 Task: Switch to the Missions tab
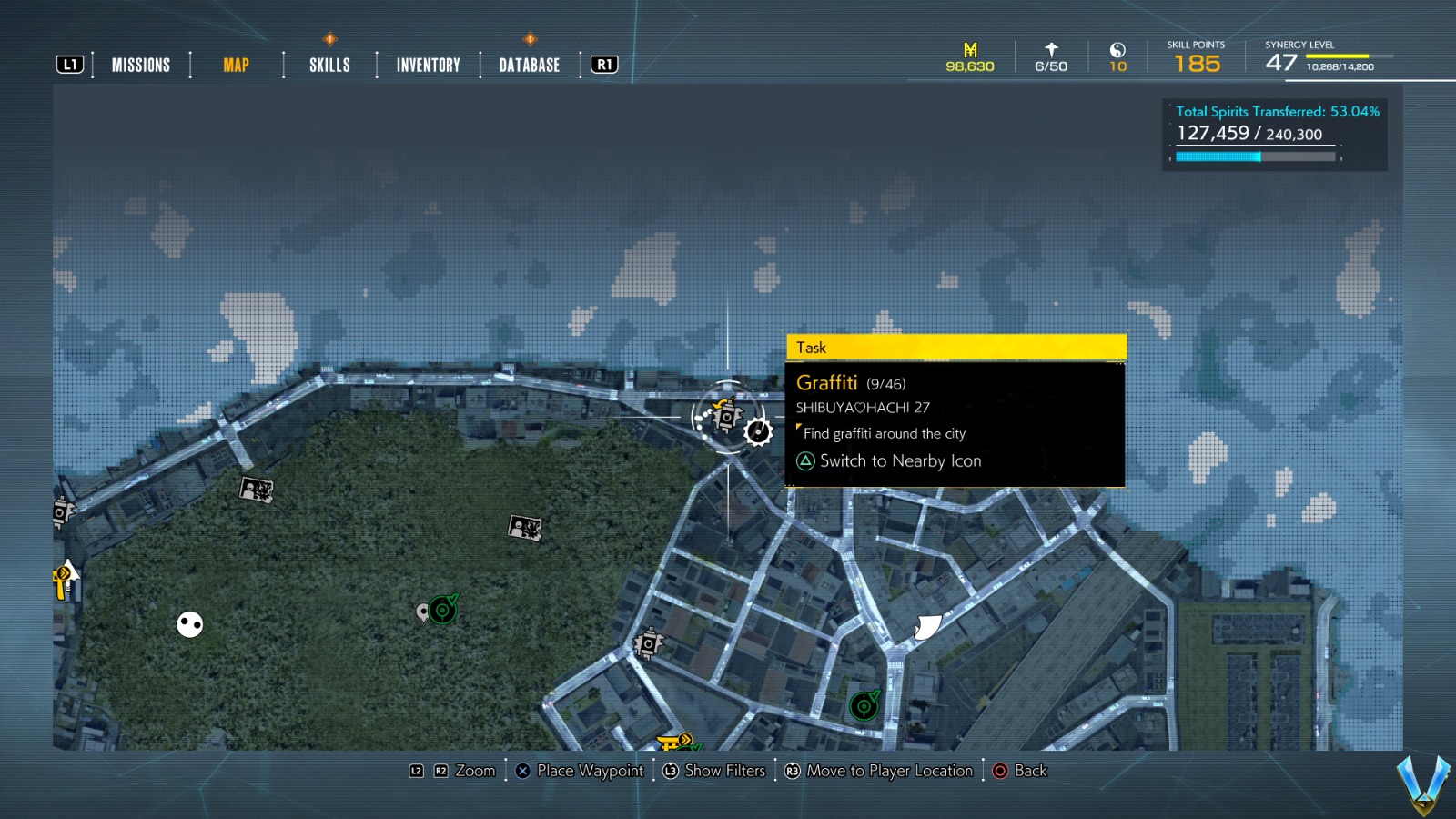[x=141, y=65]
